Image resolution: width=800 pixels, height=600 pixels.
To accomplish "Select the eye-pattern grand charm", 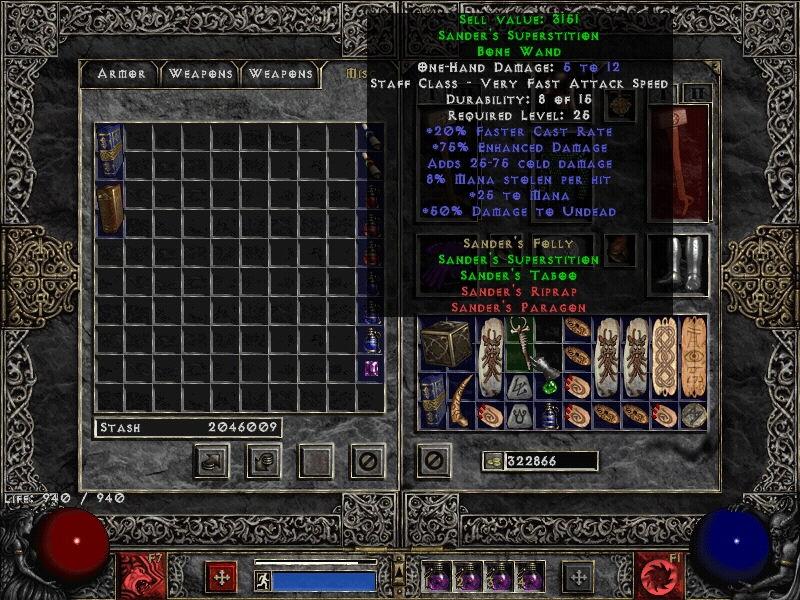I will pyautogui.click(x=695, y=358).
